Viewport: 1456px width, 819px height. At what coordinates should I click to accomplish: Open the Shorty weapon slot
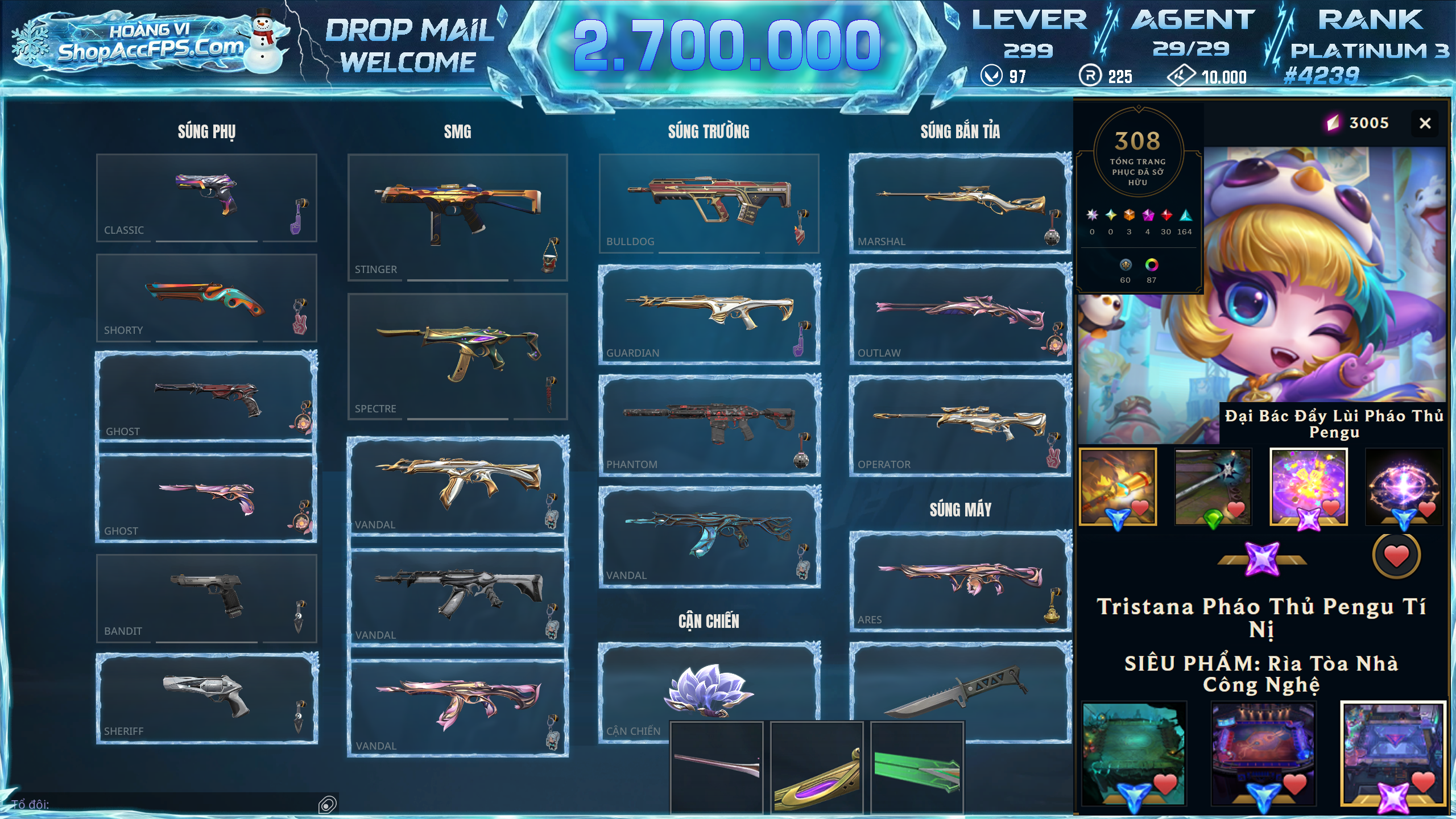[x=206, y=297]
